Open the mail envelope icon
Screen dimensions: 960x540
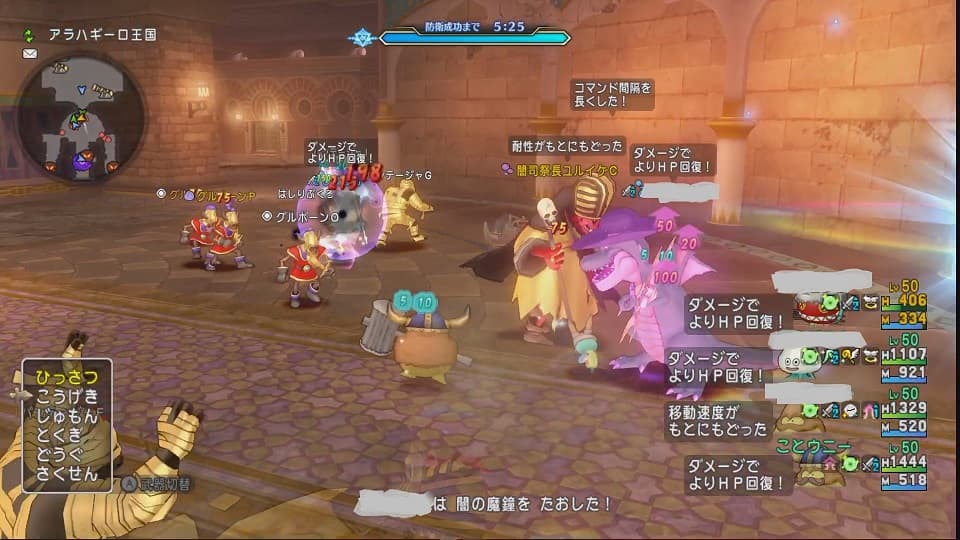point(29,53)
